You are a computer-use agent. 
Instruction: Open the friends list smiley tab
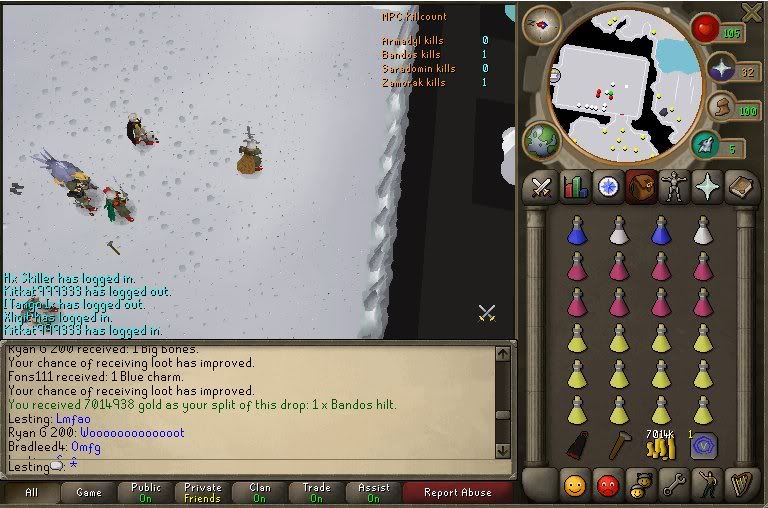[x=575, y=486]
